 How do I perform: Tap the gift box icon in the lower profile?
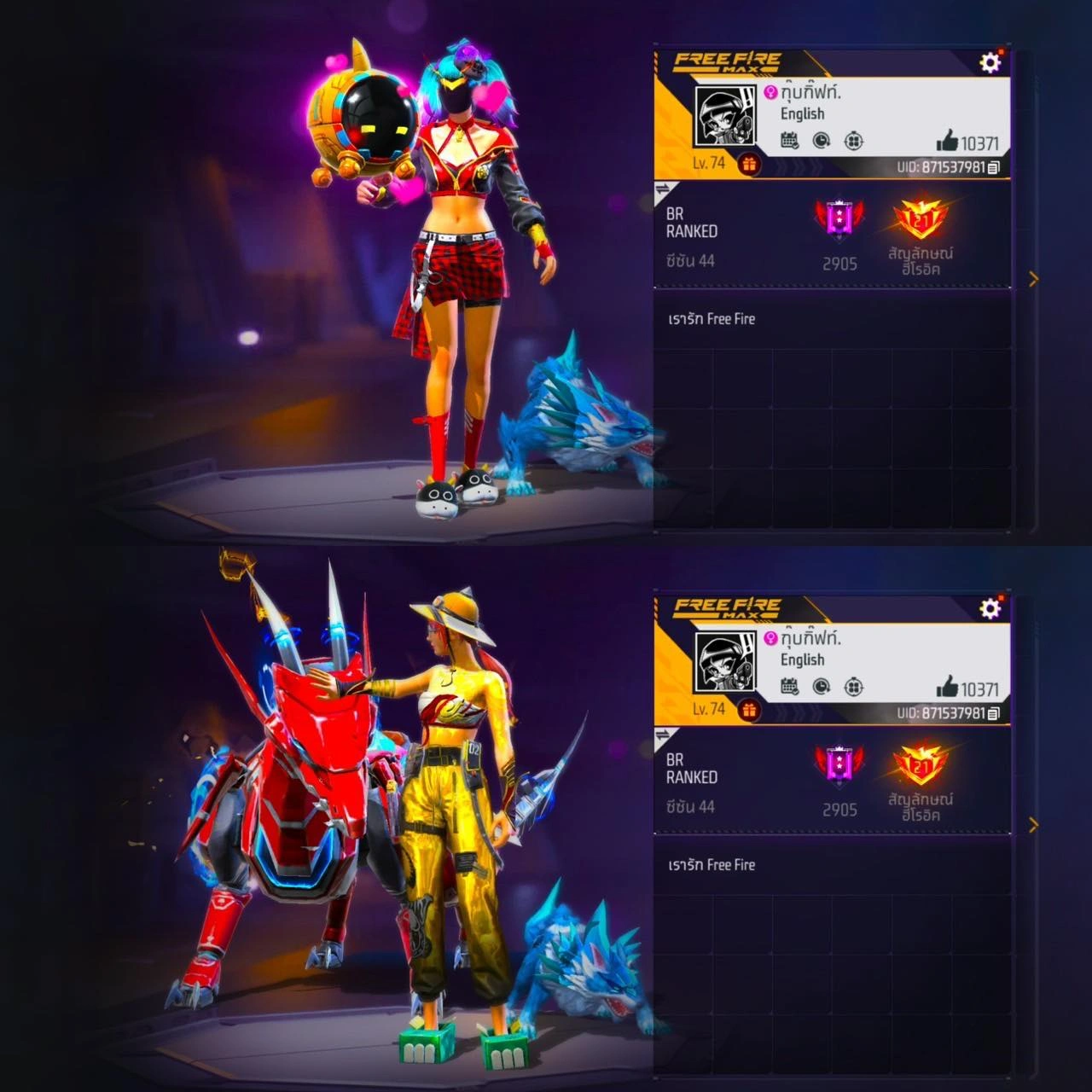coord(749,710)
